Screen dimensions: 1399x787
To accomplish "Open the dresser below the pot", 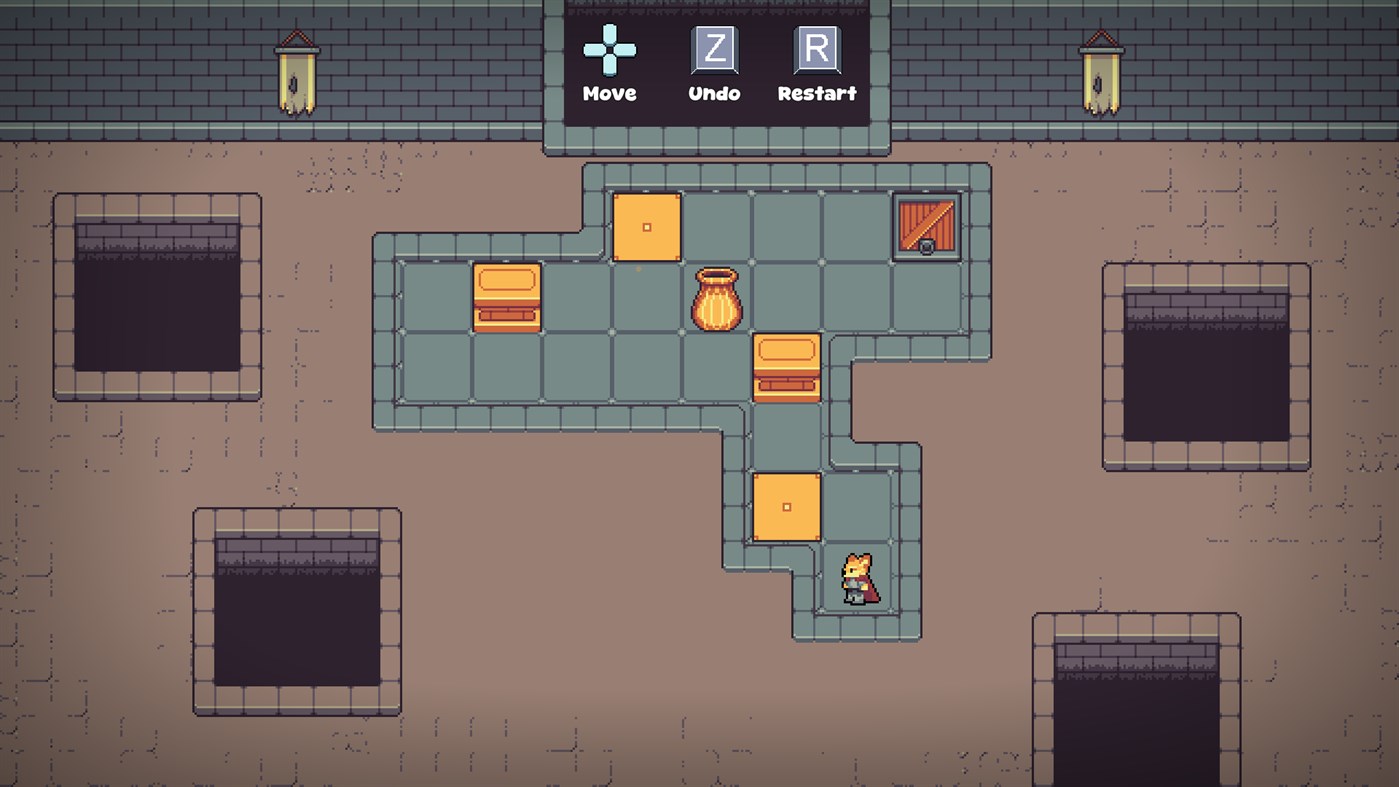I will click(x=787, y=369).
